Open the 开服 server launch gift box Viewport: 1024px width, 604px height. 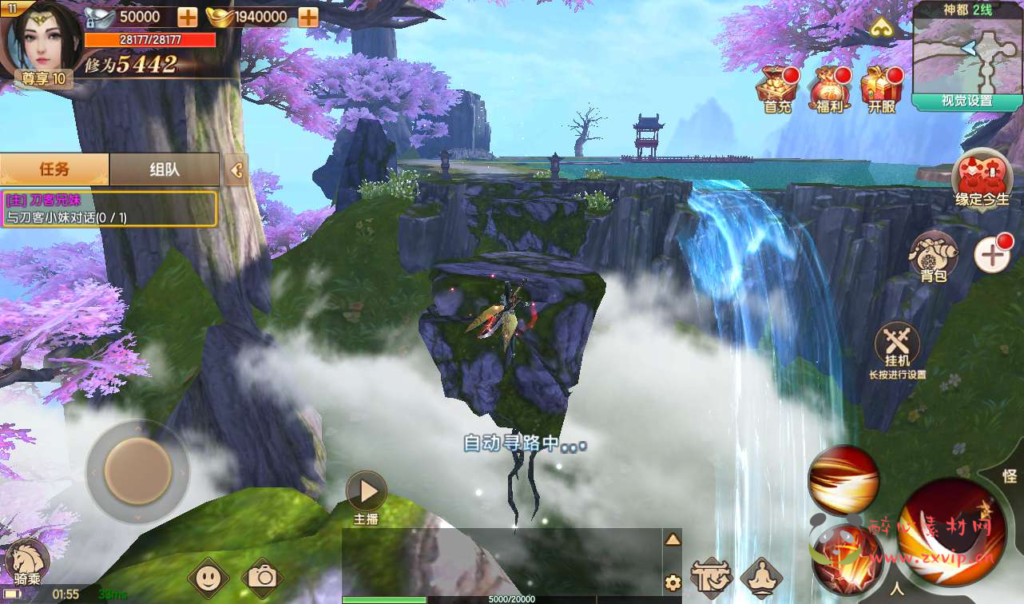(881, 88)
